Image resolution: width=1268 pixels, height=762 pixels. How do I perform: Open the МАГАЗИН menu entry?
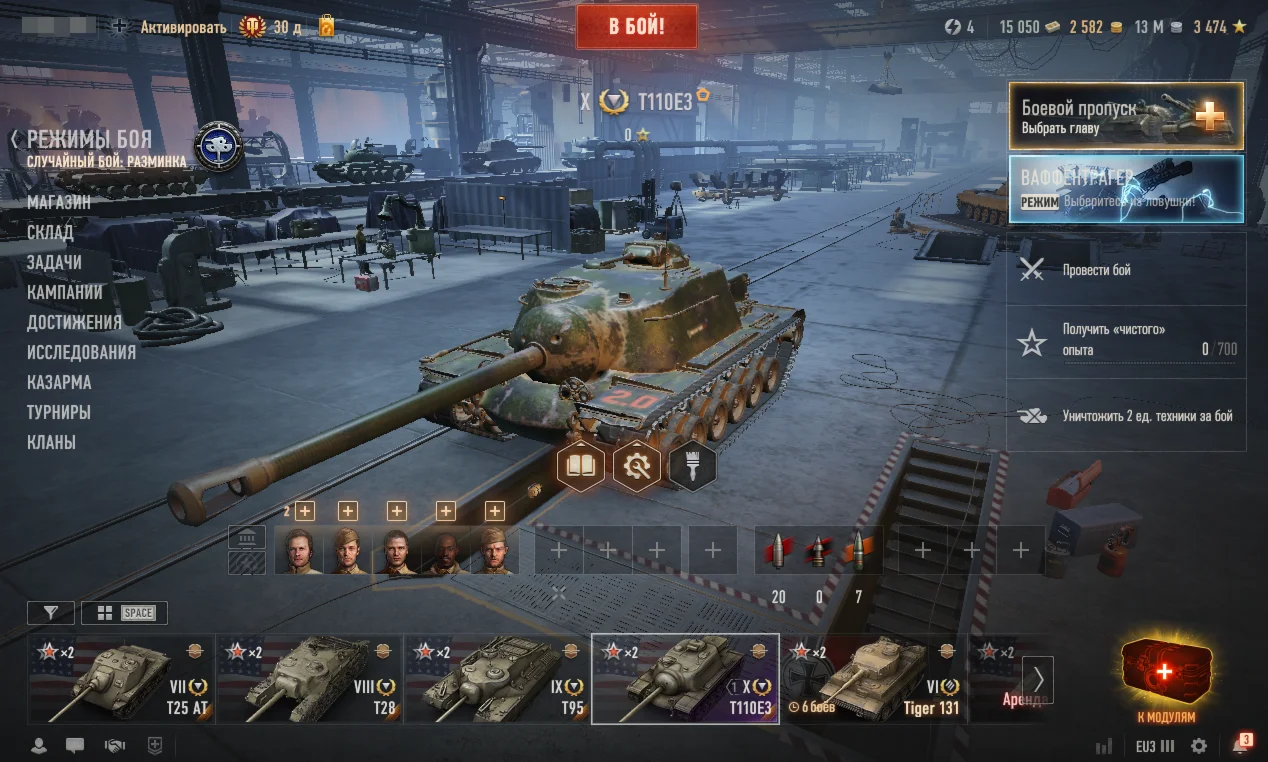coord(59,202)
